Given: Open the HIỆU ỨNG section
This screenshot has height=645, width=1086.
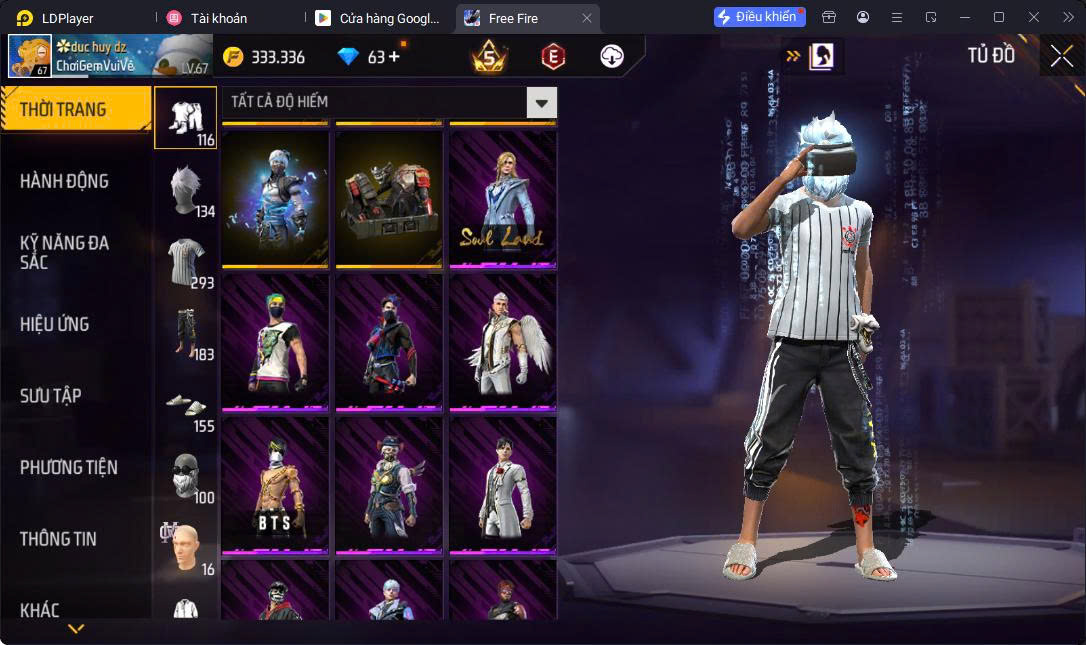Looking at the screenshot, I should coord(55,324).
